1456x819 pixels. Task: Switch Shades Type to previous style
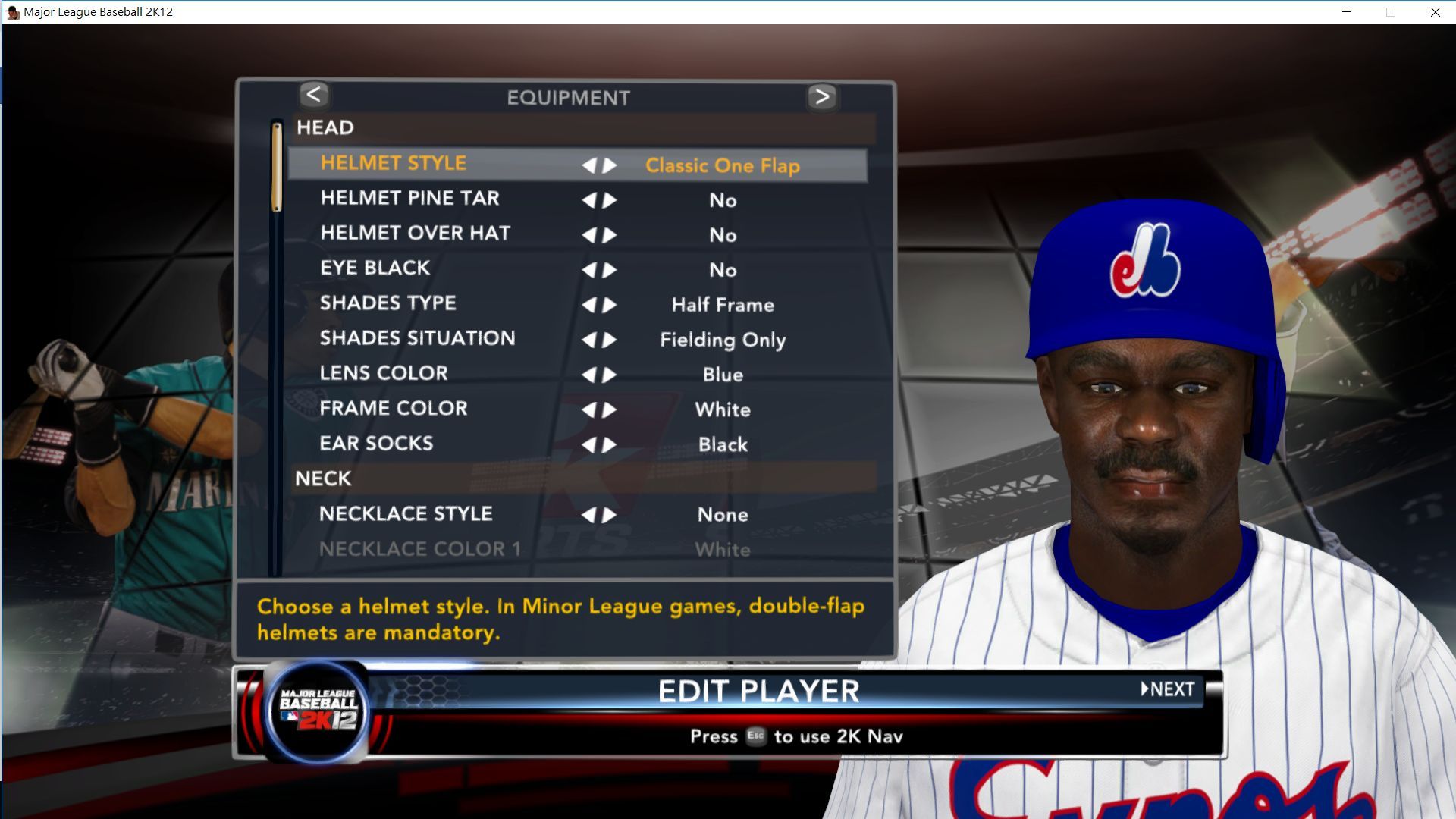(x=589, y=305)
